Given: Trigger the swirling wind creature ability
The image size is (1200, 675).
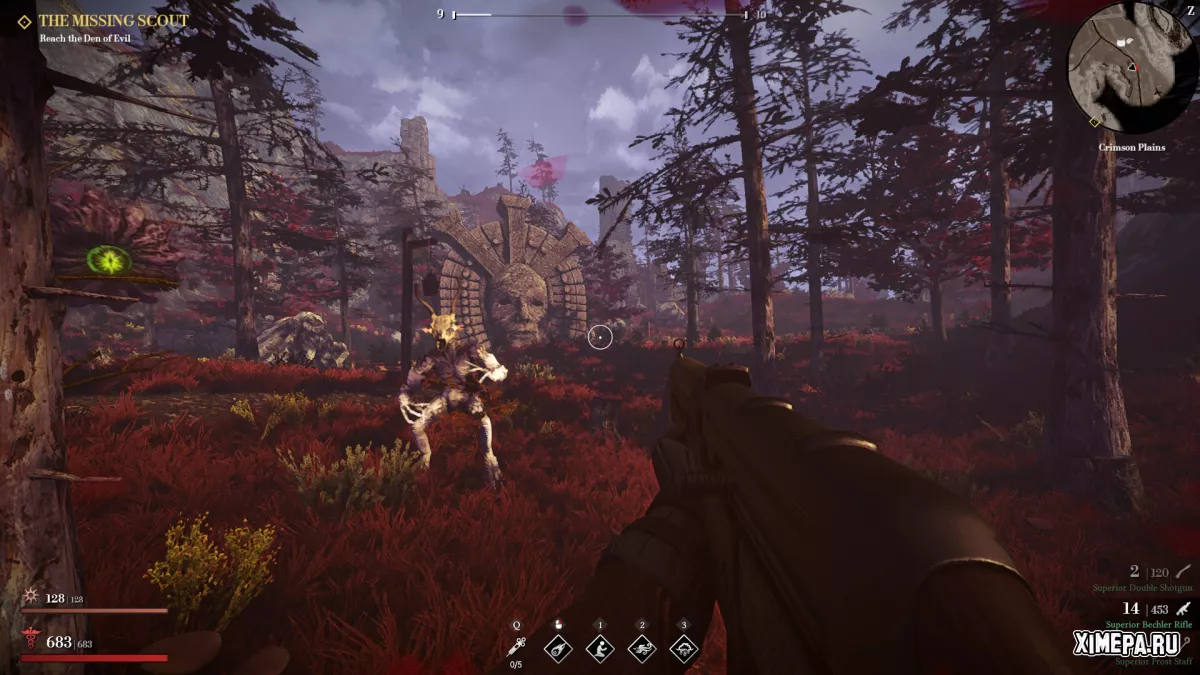Looking at the screenshot, I should pos(642,648).
